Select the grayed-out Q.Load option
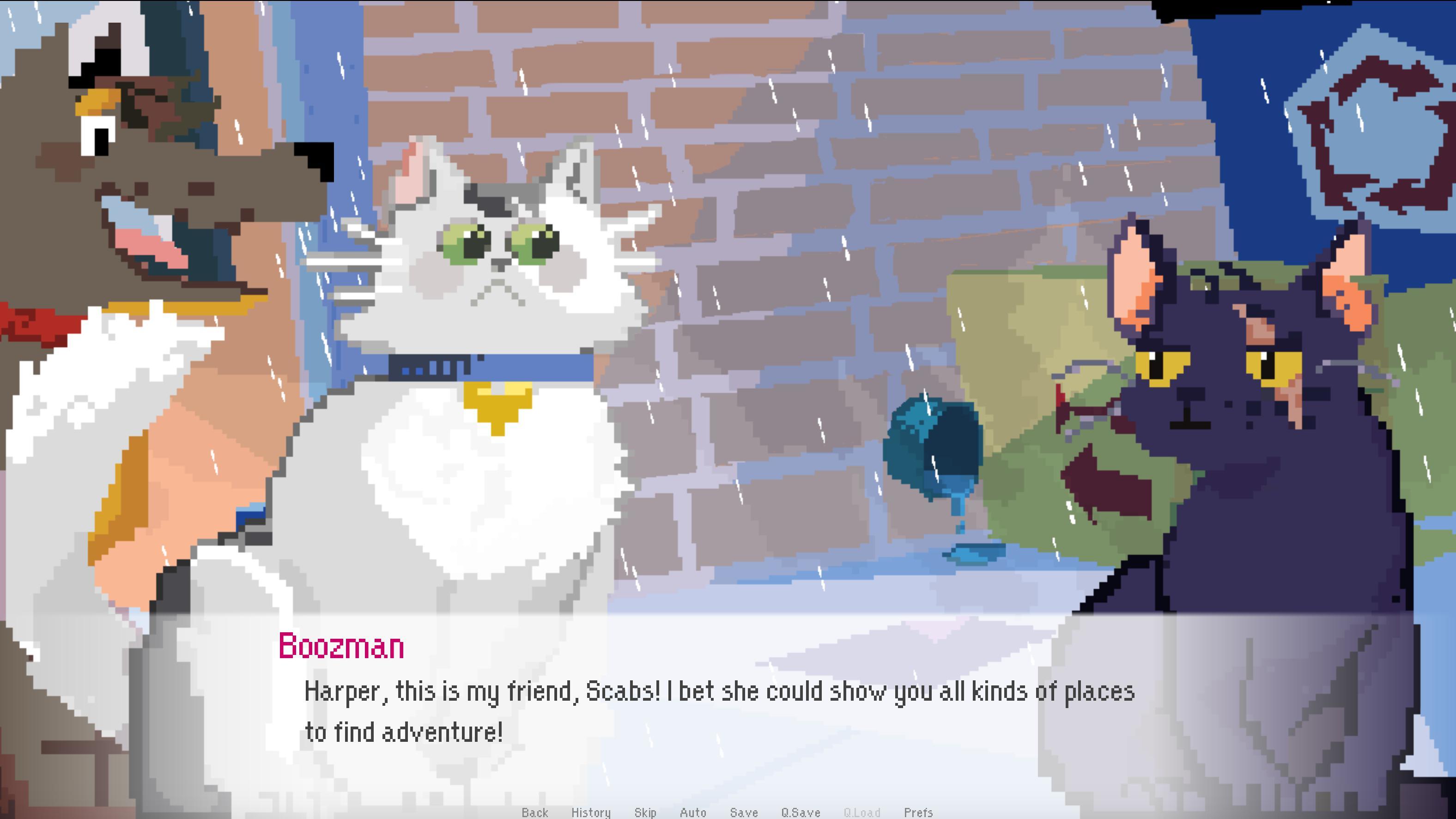 pos(861,813)
